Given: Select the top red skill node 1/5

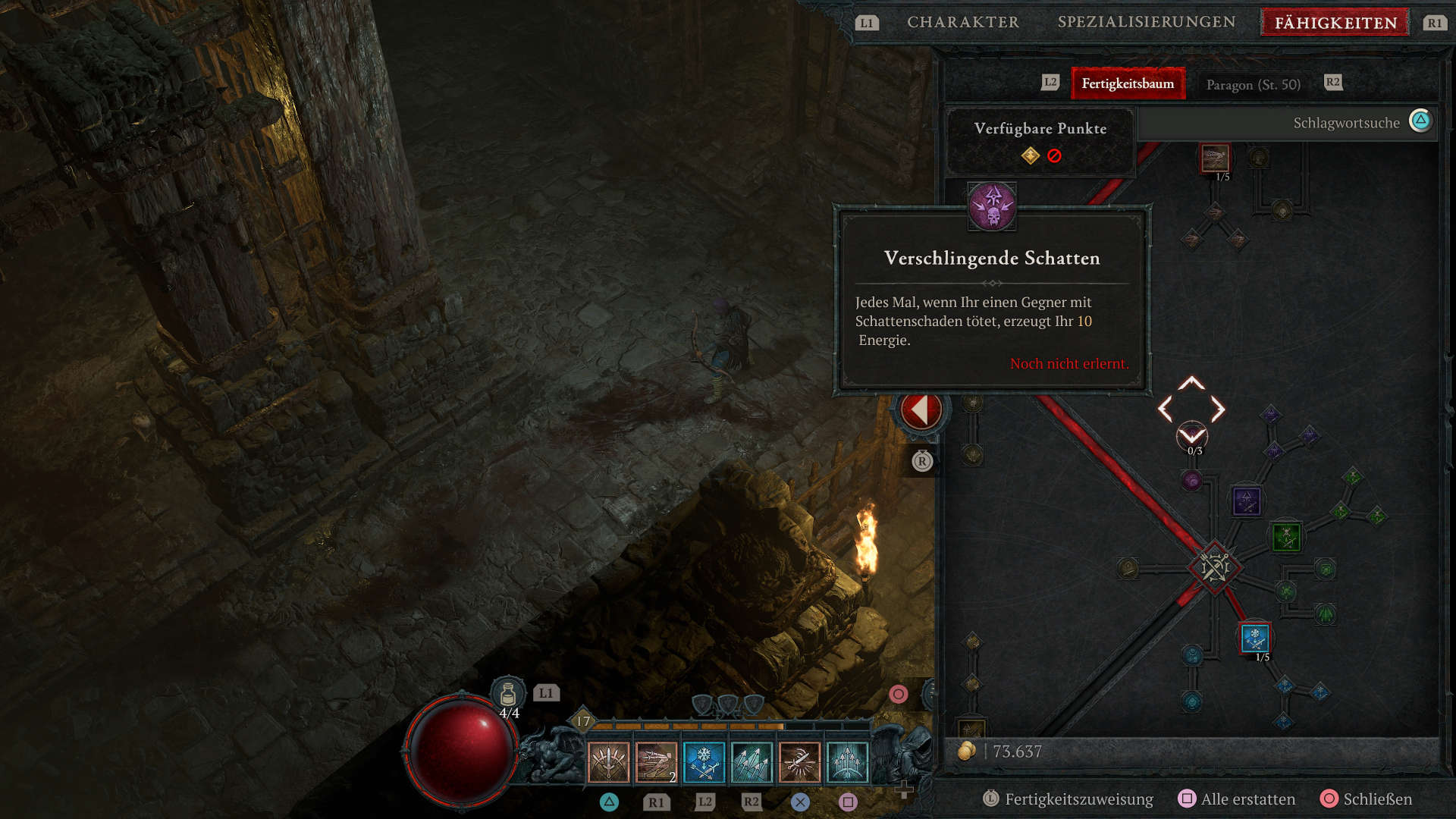Looking at the screenshot, I should point(1215,158).
